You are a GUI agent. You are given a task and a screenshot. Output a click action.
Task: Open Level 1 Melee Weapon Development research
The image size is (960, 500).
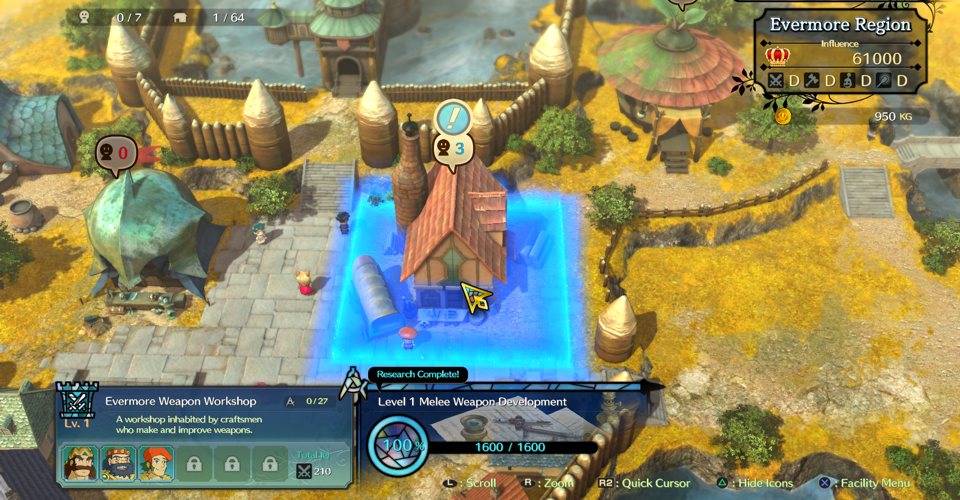tap(473, 401)
